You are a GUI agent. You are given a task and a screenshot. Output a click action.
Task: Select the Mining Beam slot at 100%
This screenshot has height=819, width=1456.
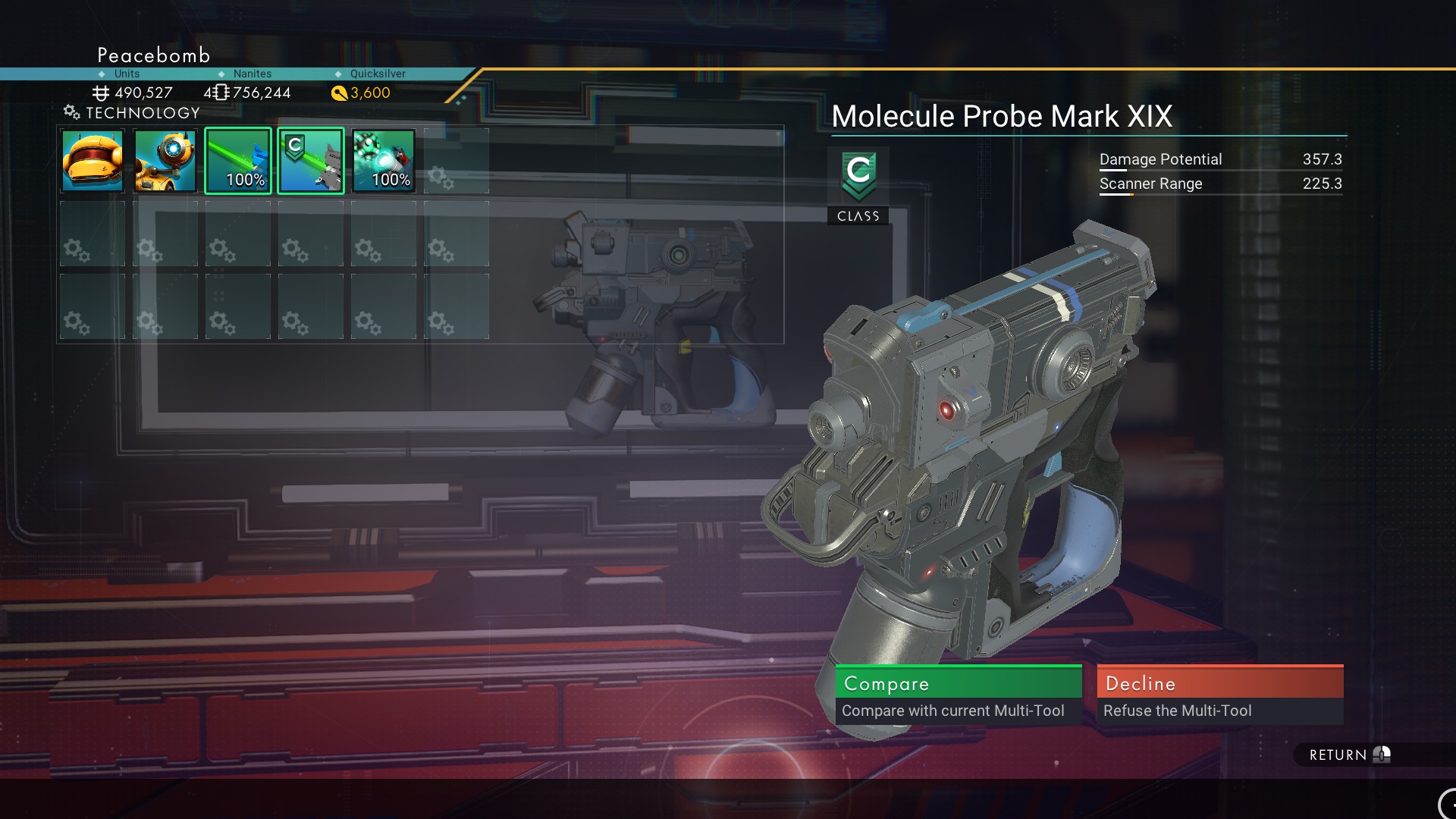click(238, 161)
